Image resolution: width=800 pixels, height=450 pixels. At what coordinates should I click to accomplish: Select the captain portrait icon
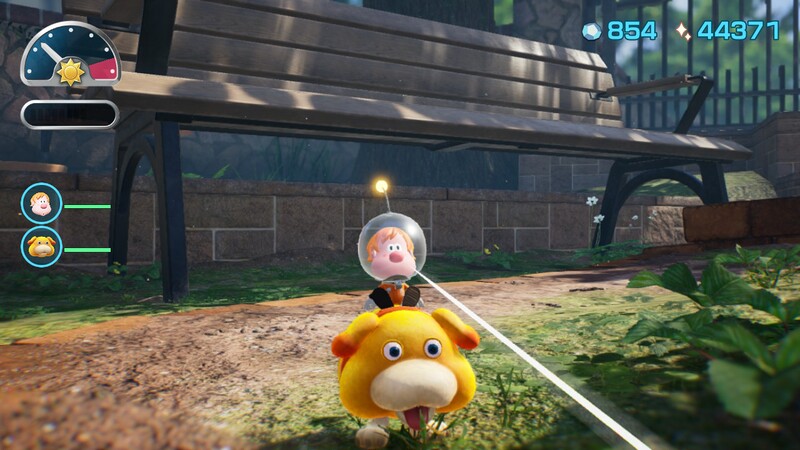point(41,204)
